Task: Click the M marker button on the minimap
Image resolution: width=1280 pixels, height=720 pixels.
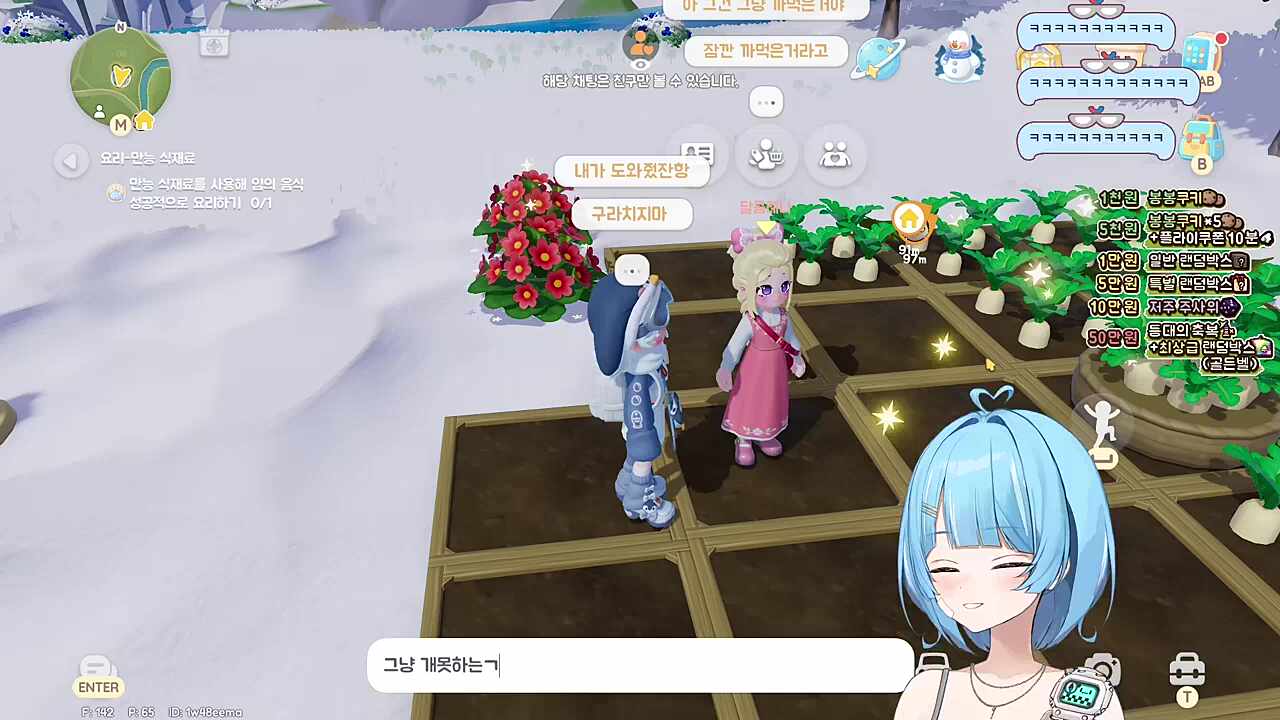Action: click(x=119, y=125)
